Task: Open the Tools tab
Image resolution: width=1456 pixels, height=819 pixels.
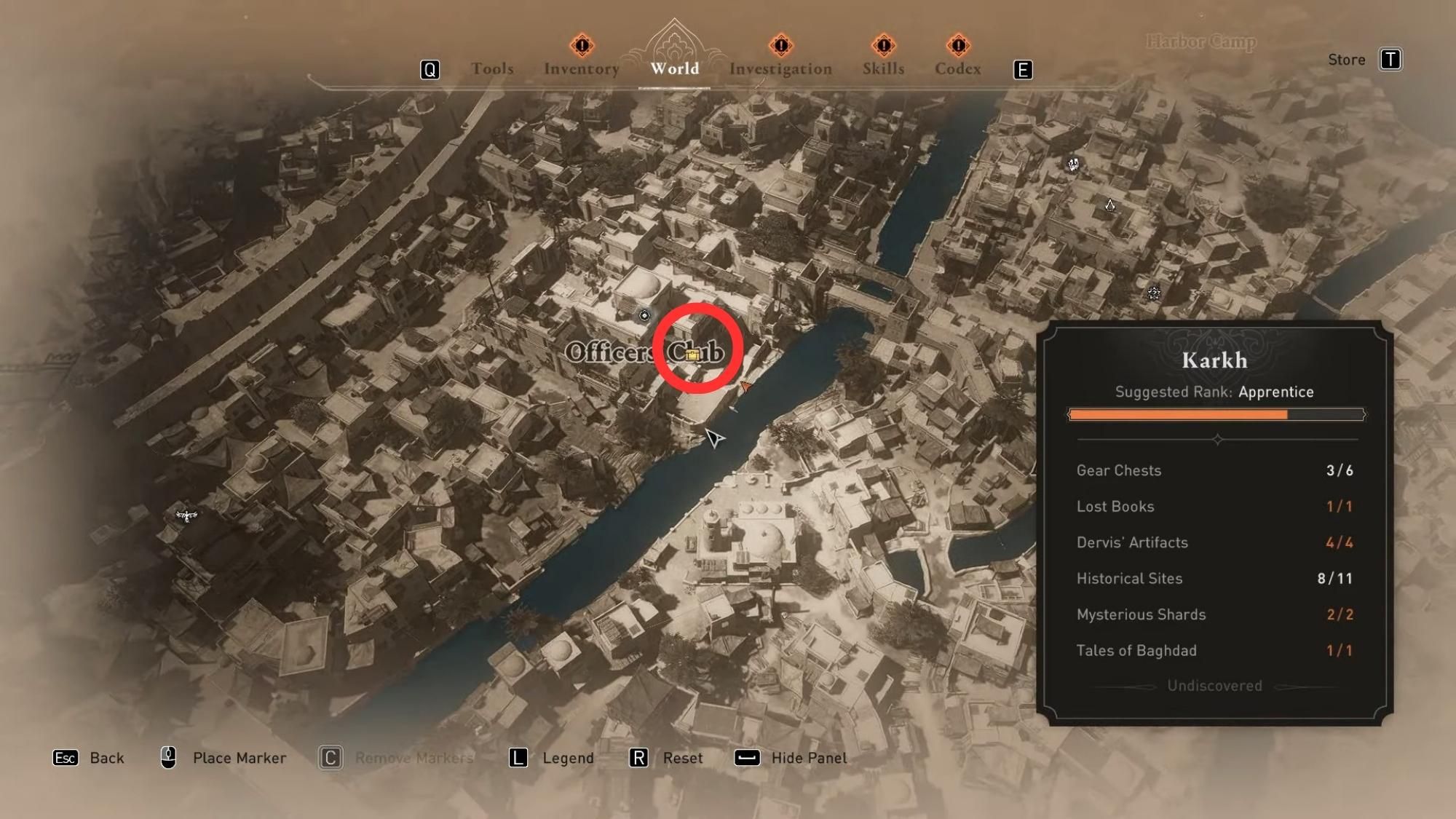Action: tap(493, 68)
